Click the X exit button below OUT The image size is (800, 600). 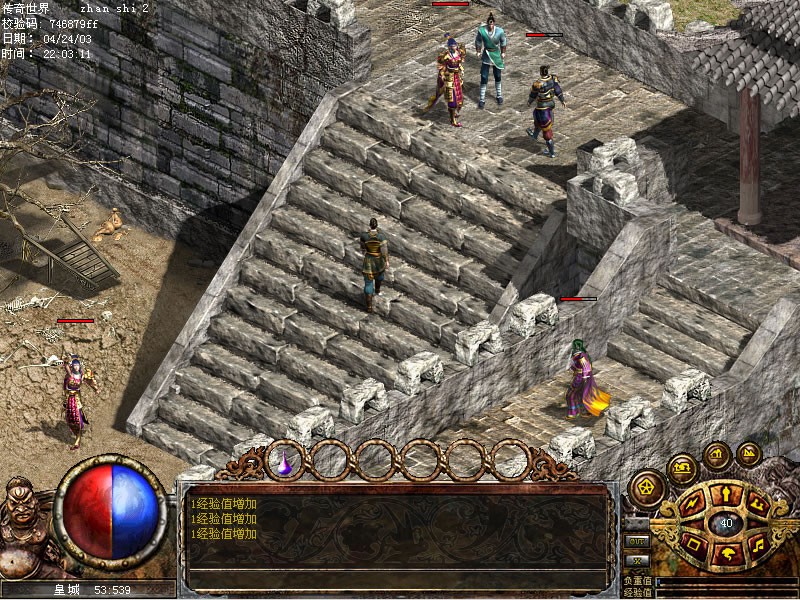tap(634, 560)
